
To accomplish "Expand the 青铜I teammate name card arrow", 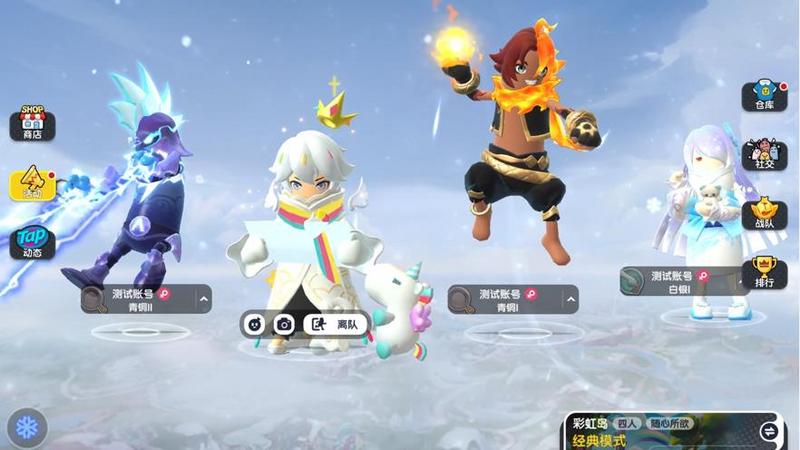I will pos(568,299).
